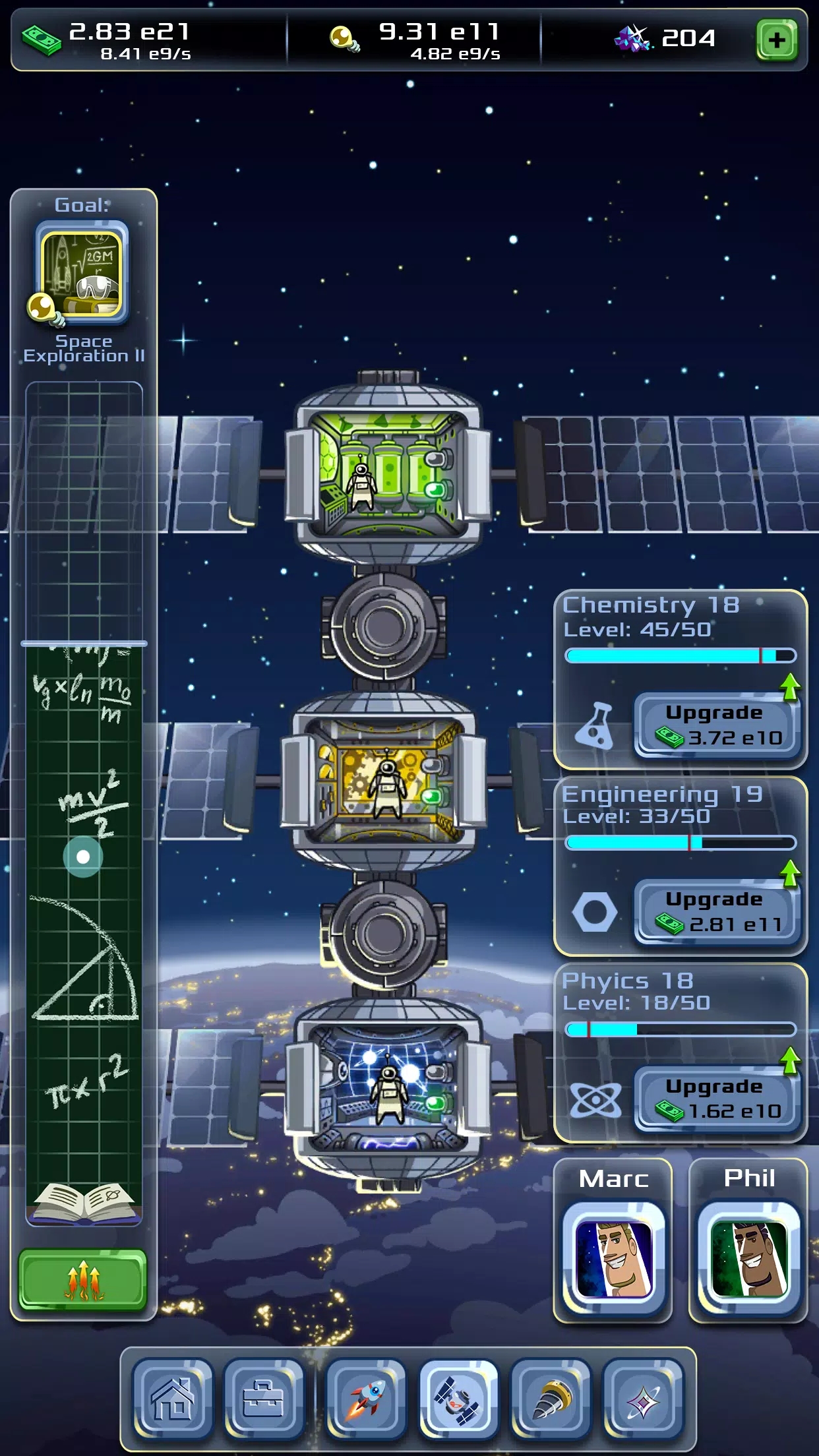Click the open book icon
The height and width of the screenshot is (1456, 819).
(83, 1201)
